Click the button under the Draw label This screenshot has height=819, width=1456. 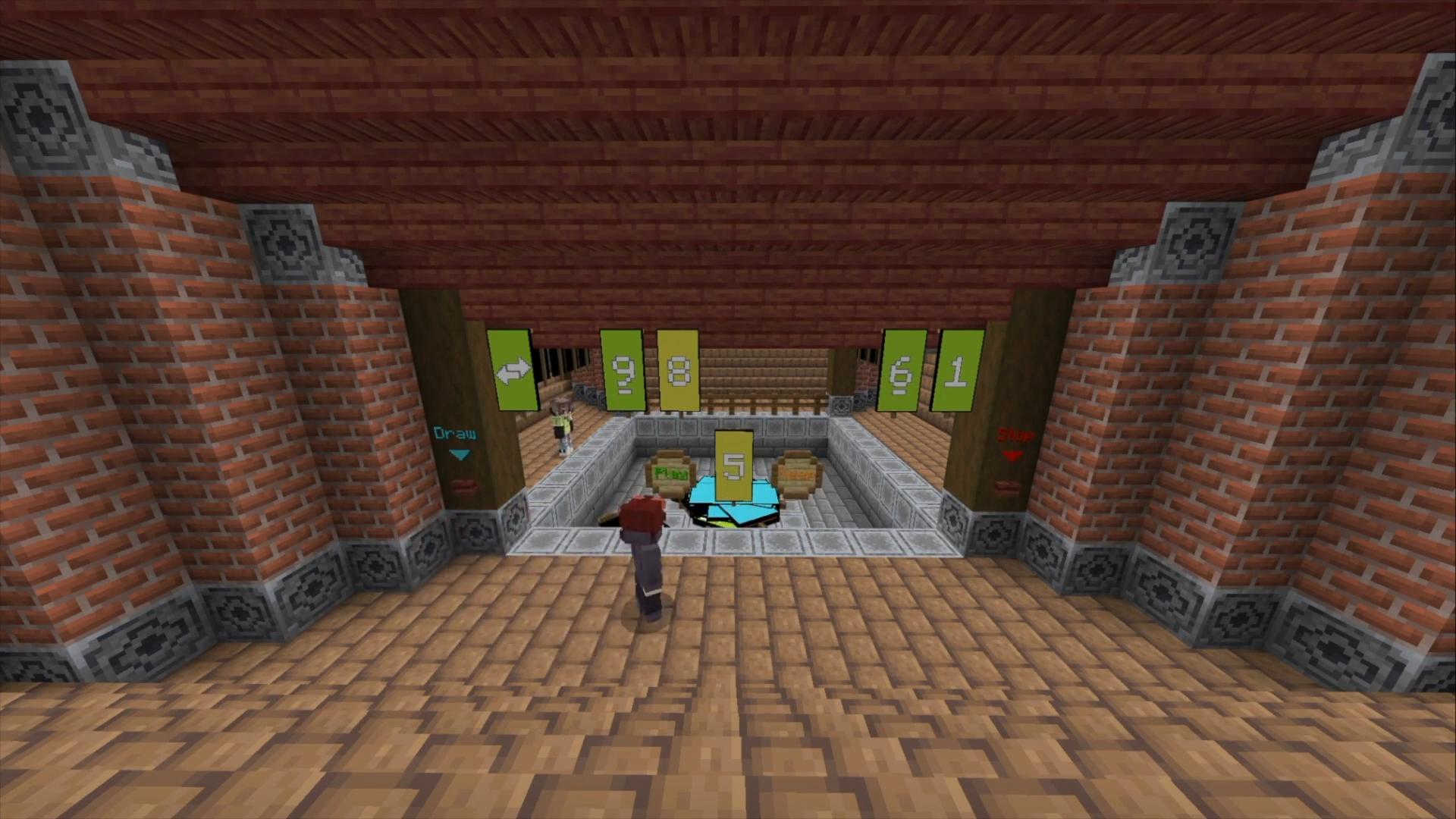461,485
